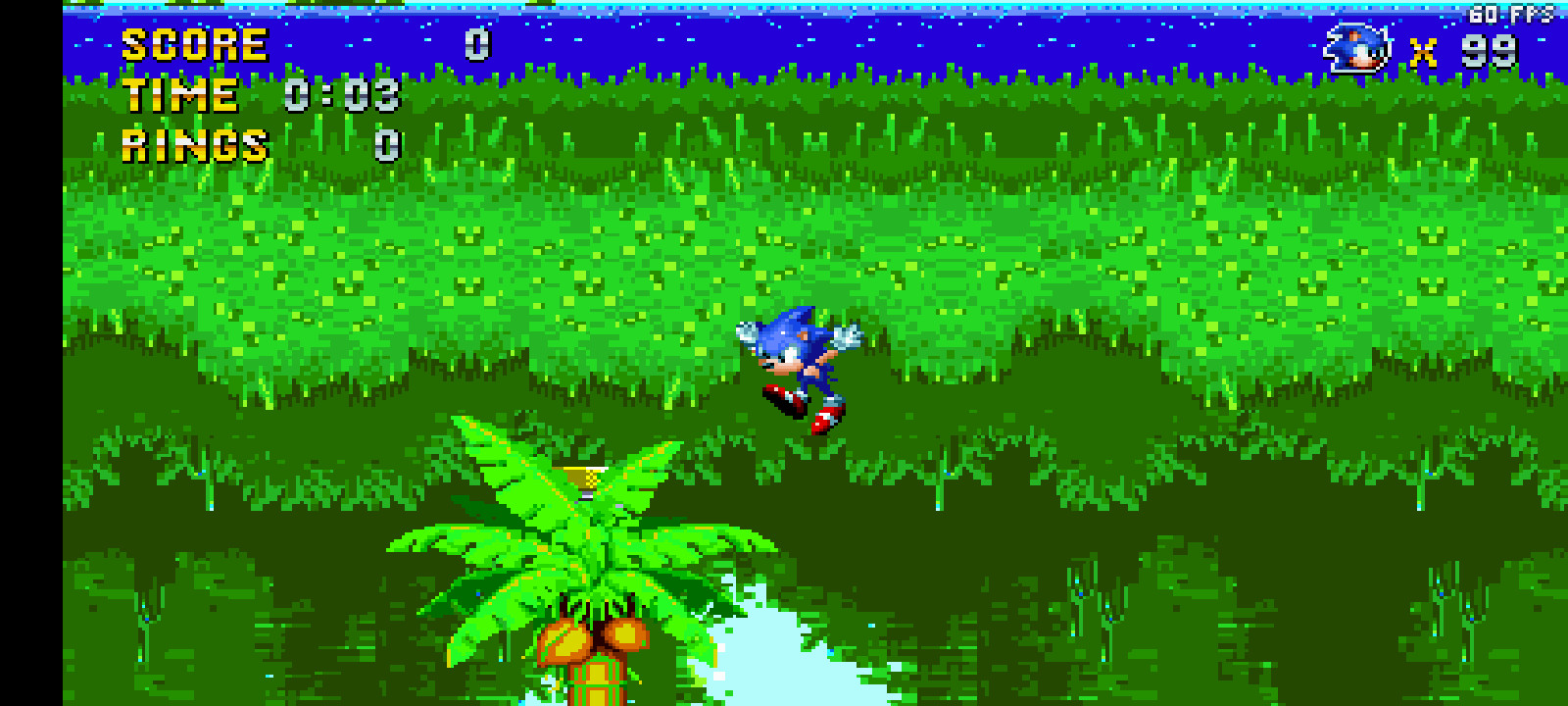Screen dimensions: 1568x706
Task: Toggle the ring counter showing 0
Action: 386,147
